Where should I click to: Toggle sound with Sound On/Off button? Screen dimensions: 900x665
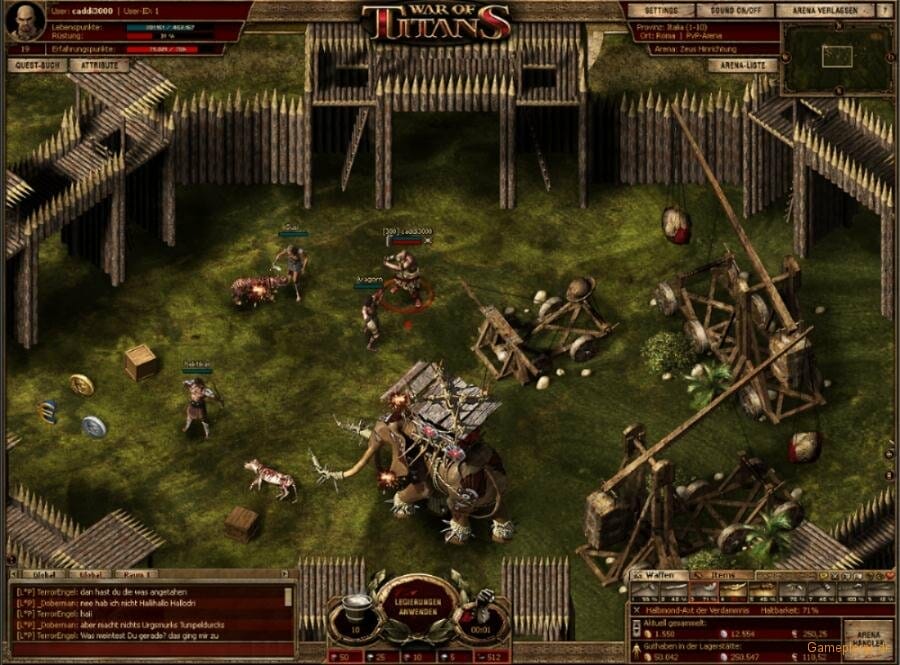click(733, 10)
